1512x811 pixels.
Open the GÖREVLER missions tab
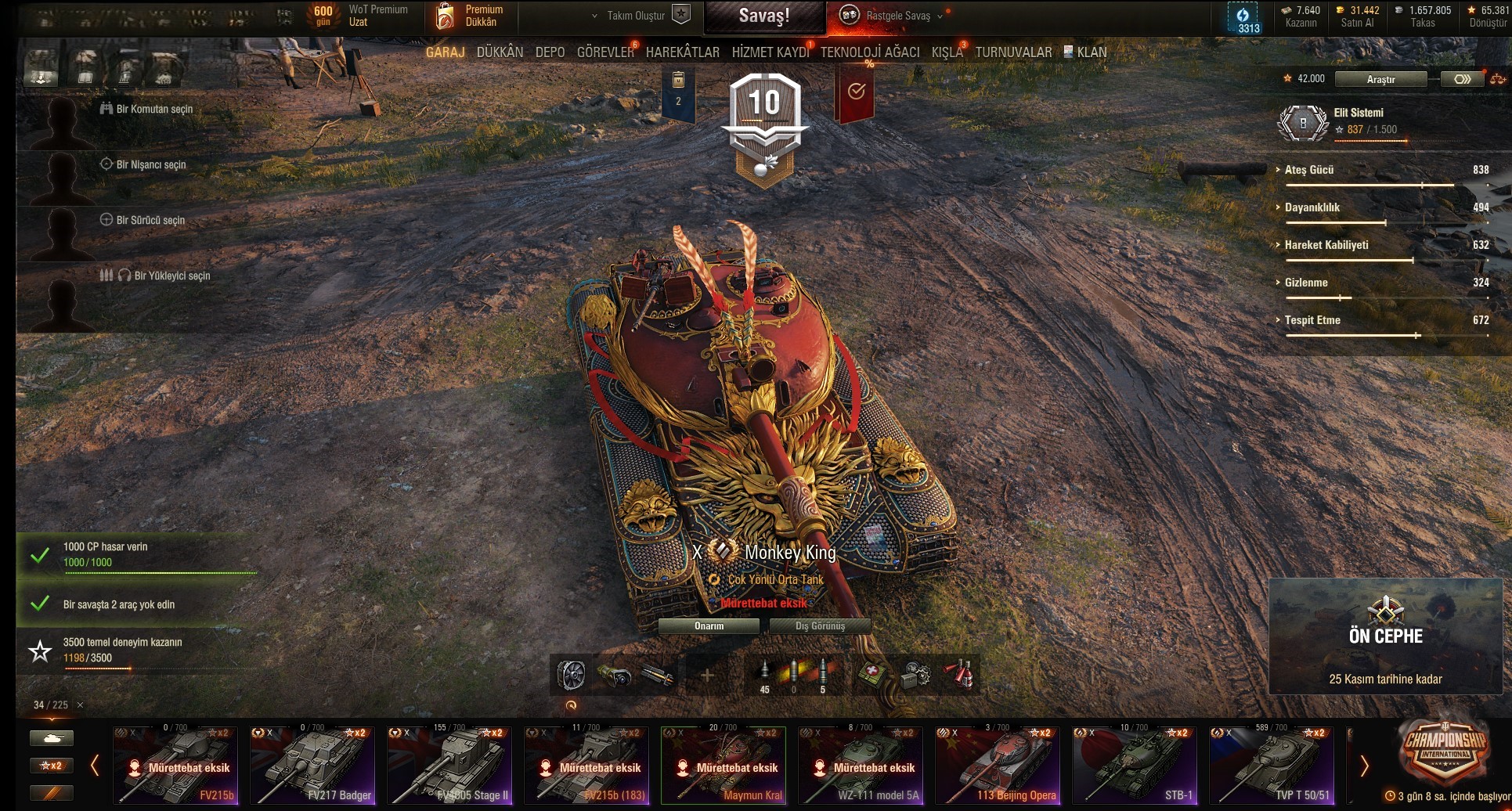[605, 52]
